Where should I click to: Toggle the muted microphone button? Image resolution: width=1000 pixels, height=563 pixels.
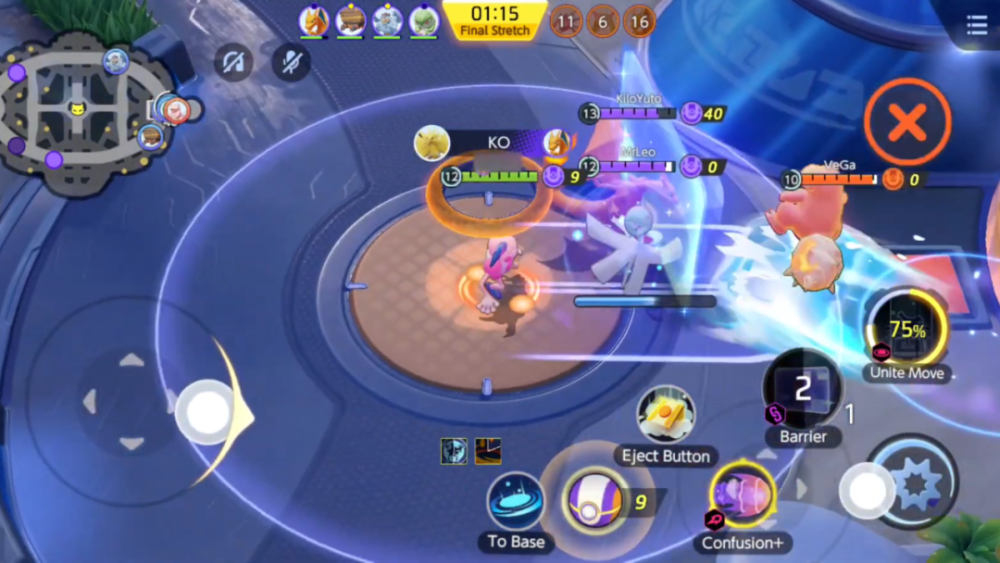tap(291, 62)
